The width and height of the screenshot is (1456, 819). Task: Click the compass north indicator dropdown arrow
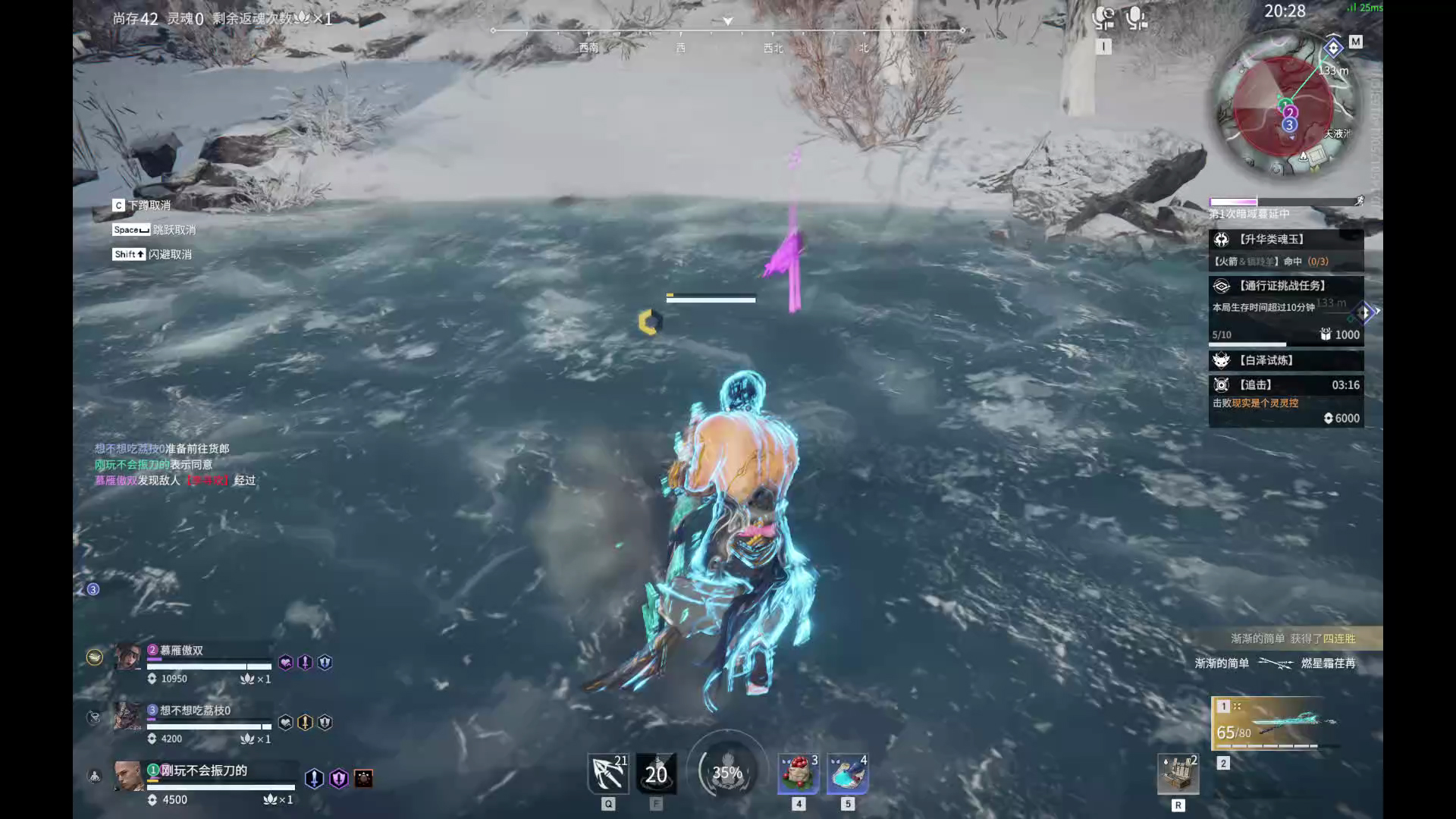point(727,23)
